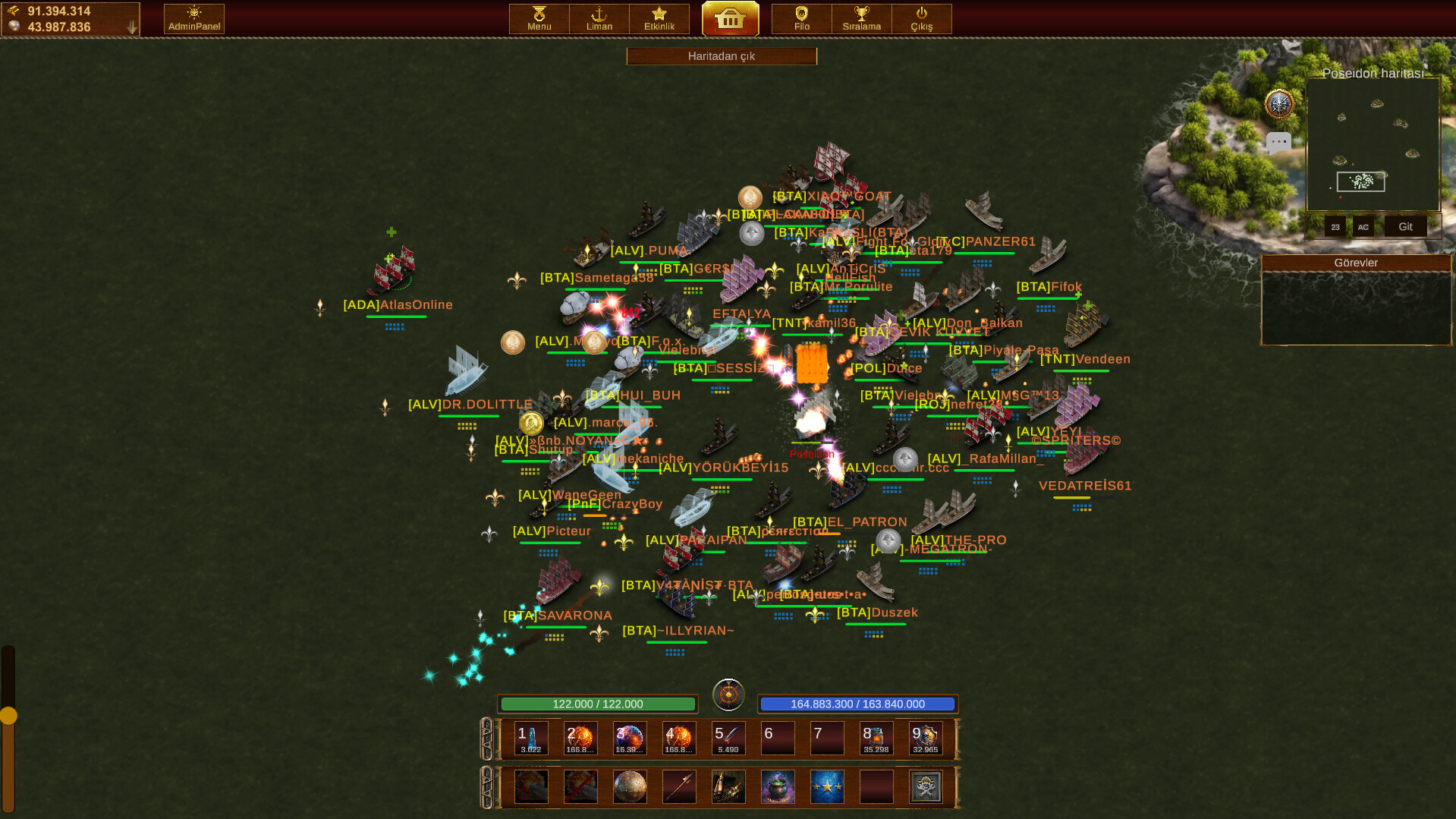Toggle the three-star boost item
Viewport: 1456px width, 819px height.
tap(827, 787)
